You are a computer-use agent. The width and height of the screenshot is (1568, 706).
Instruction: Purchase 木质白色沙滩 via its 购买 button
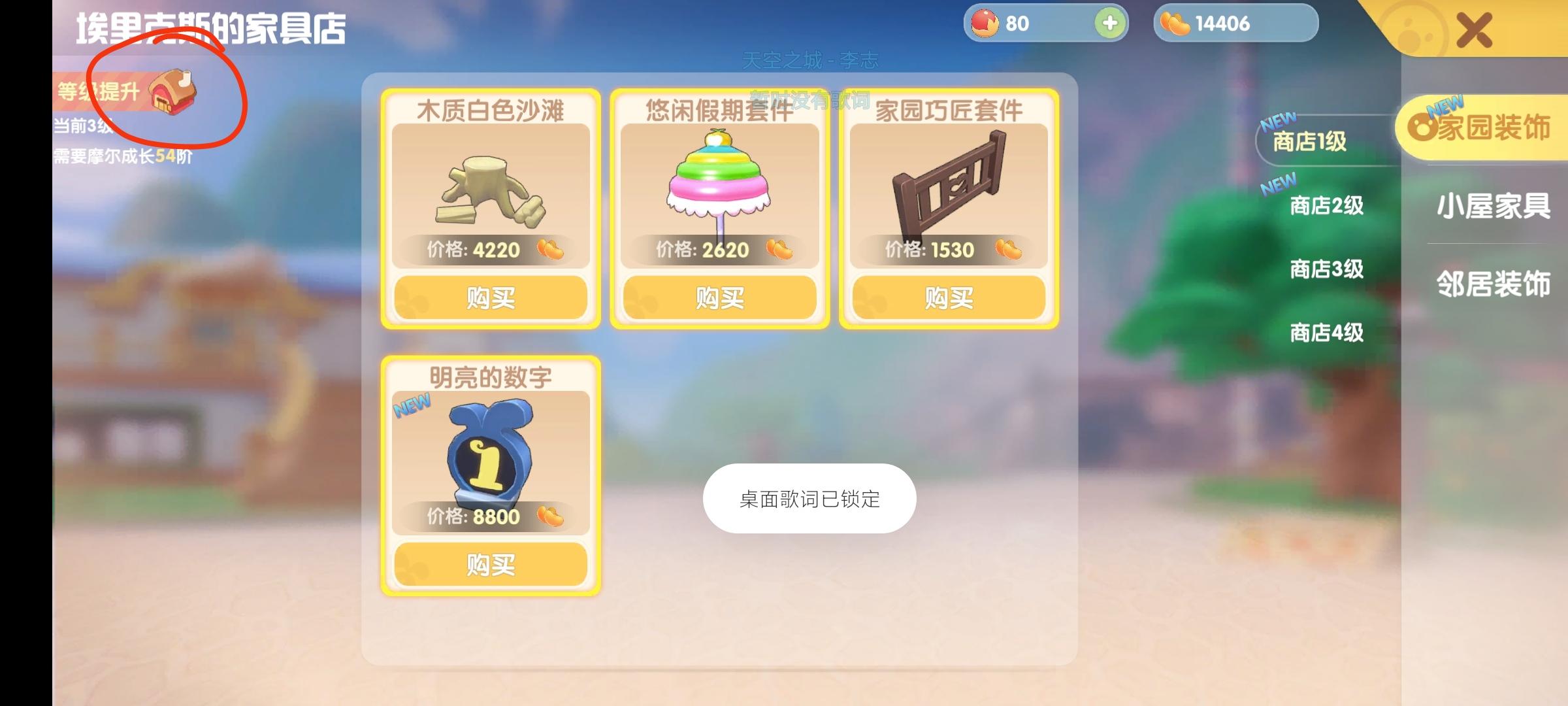point(489,297)
